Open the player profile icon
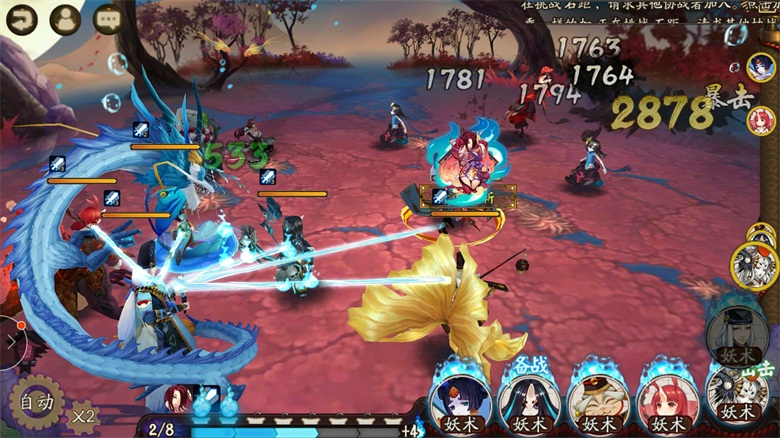The image size is (780, 438). click(x=64, y=18)
